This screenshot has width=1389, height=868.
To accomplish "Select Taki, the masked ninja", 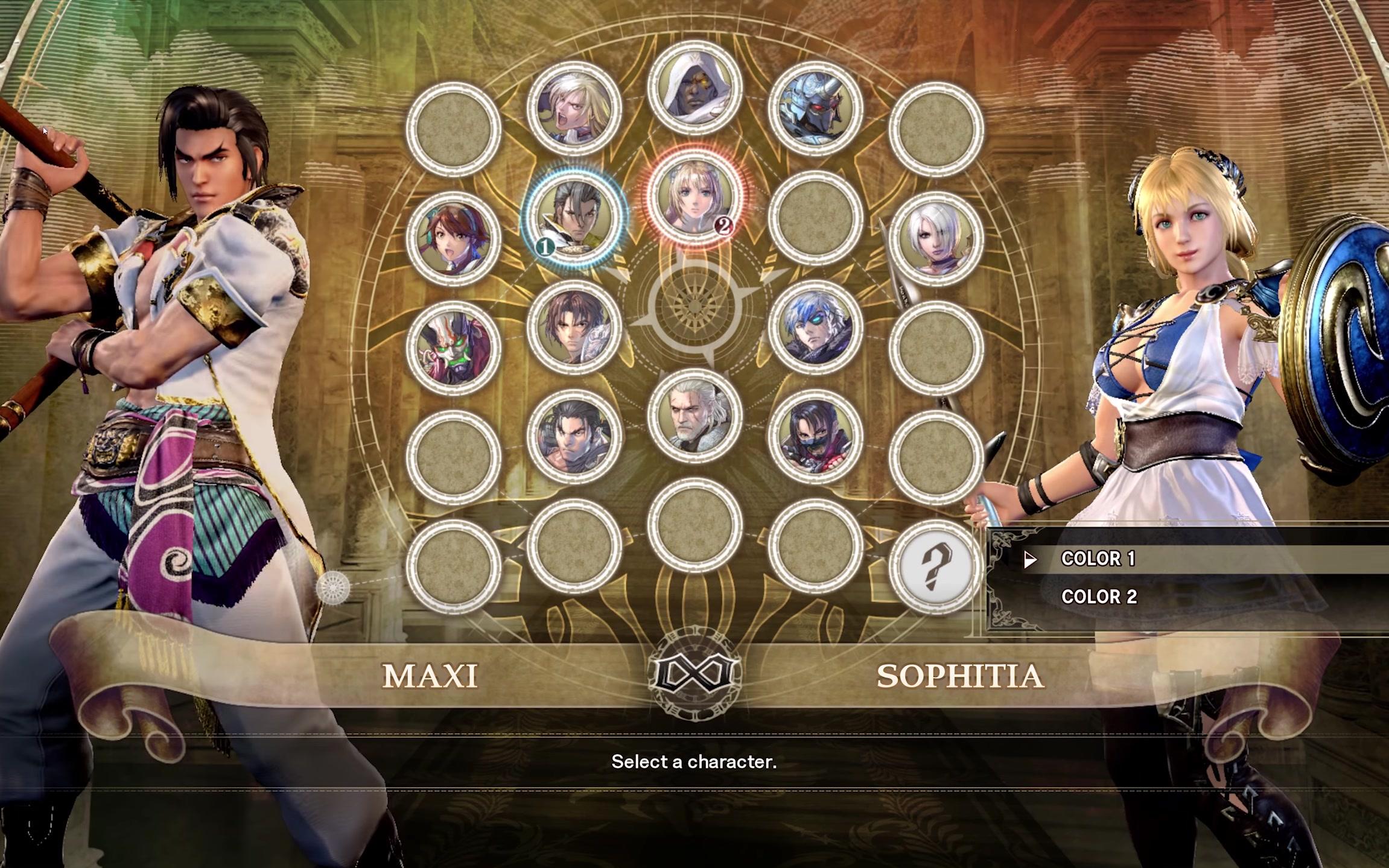I will pyautogui.click(x=815, y=436).
